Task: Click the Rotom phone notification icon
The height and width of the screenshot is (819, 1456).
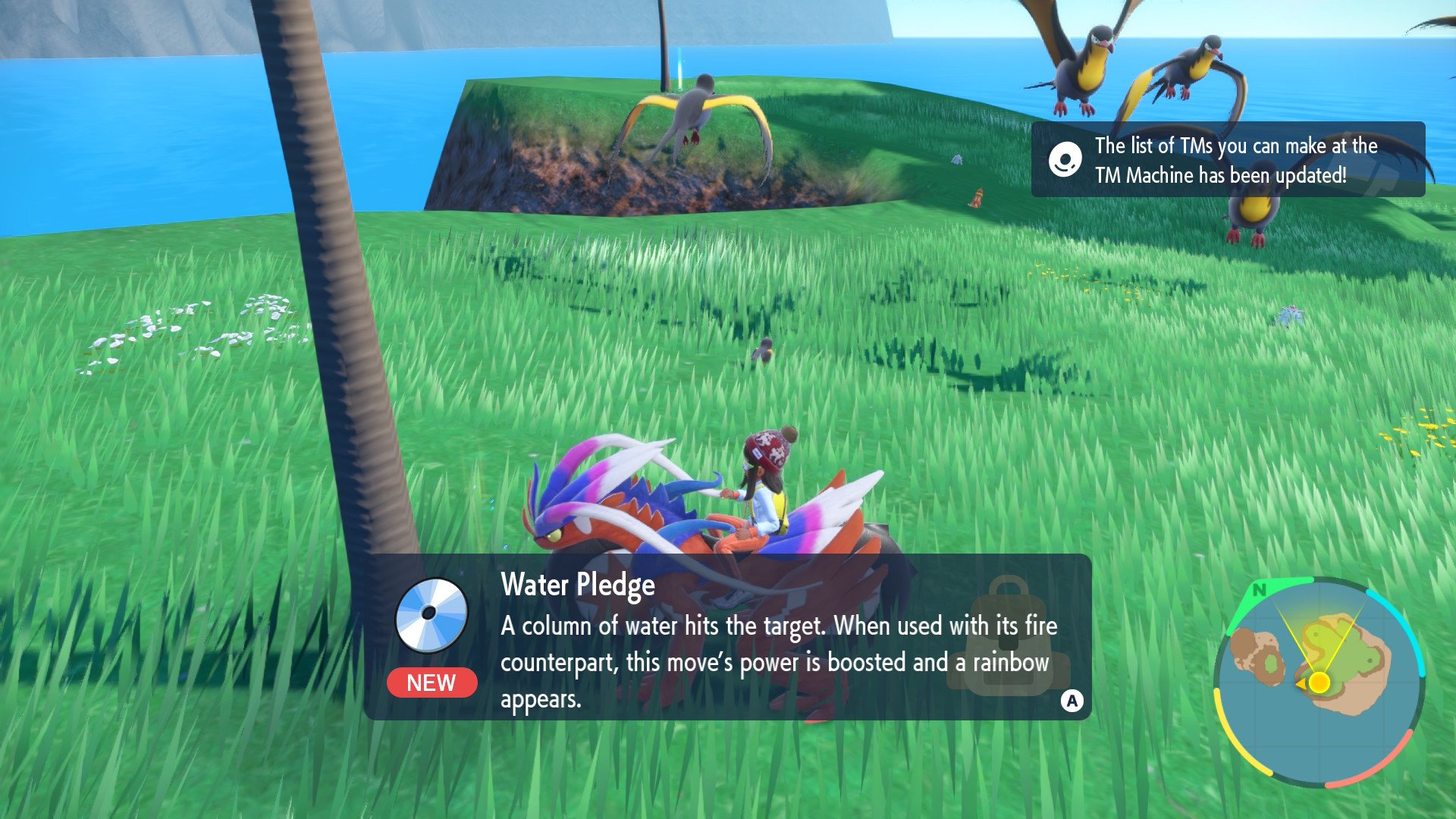Action: click(x=1065, y=160)
